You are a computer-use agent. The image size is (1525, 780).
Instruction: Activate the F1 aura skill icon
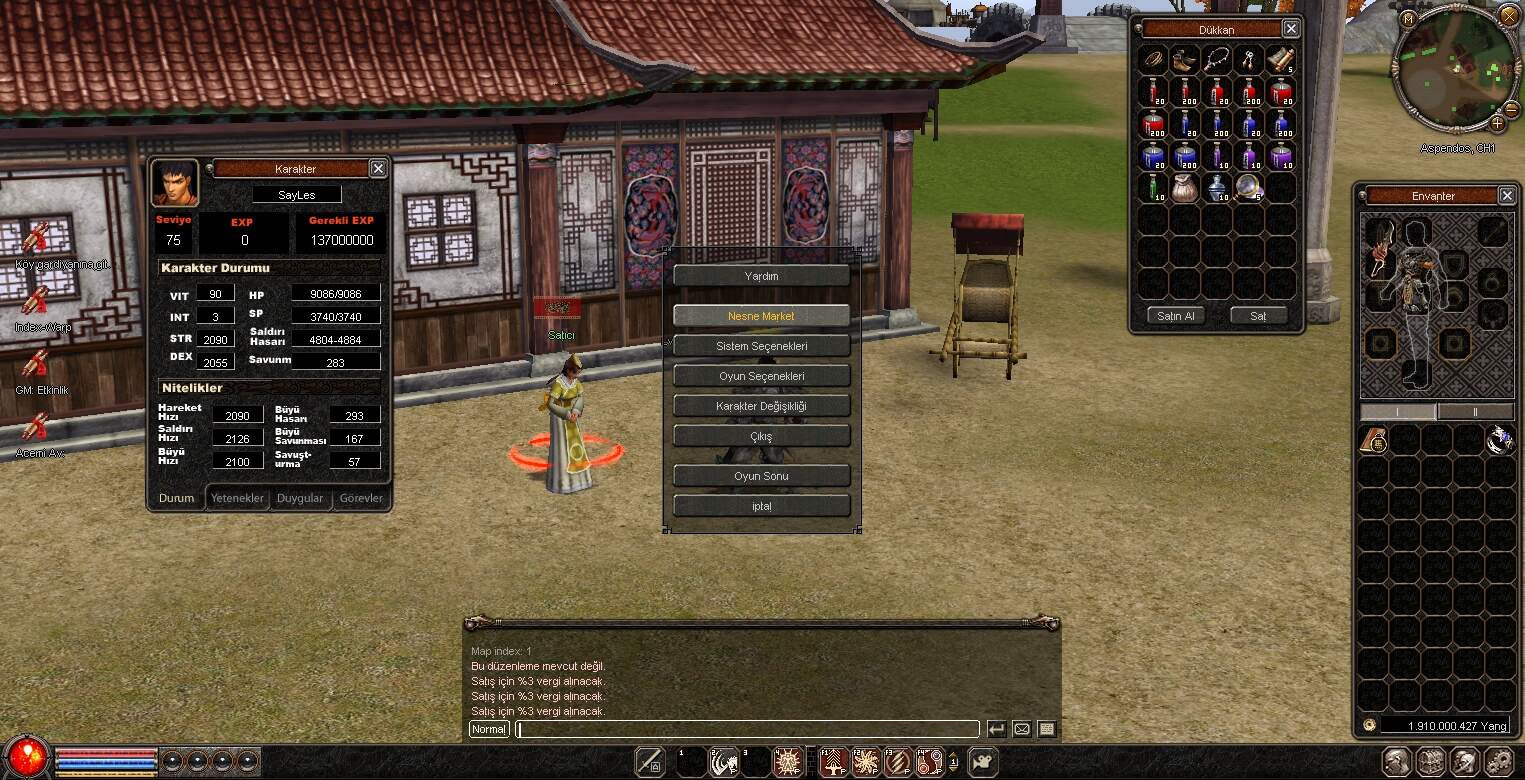pos(833,762)
